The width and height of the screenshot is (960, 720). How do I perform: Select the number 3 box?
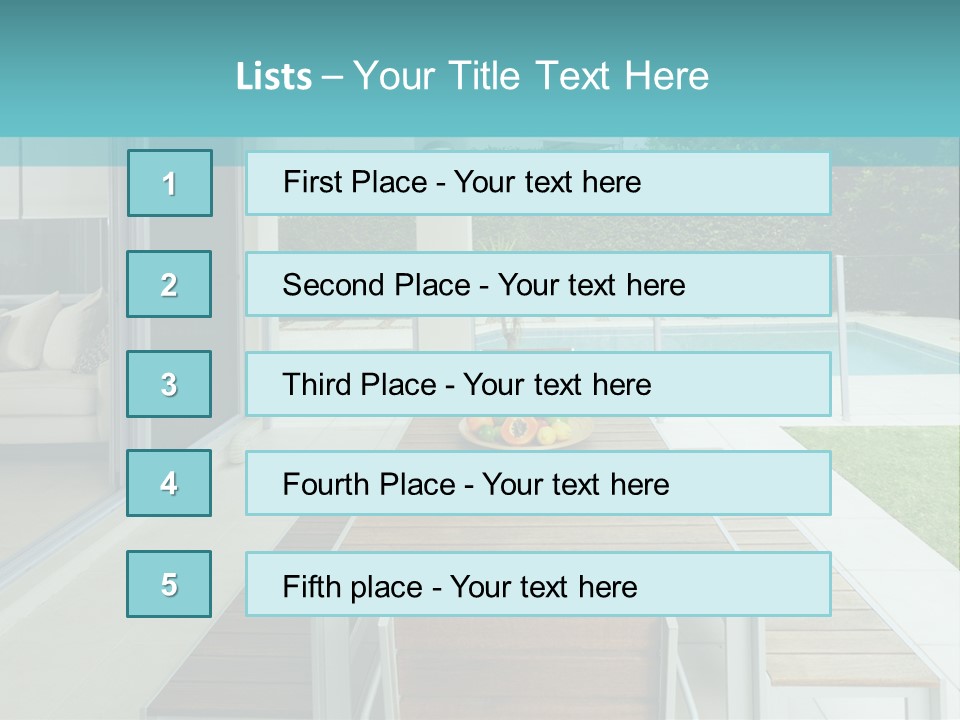[169, 384]
